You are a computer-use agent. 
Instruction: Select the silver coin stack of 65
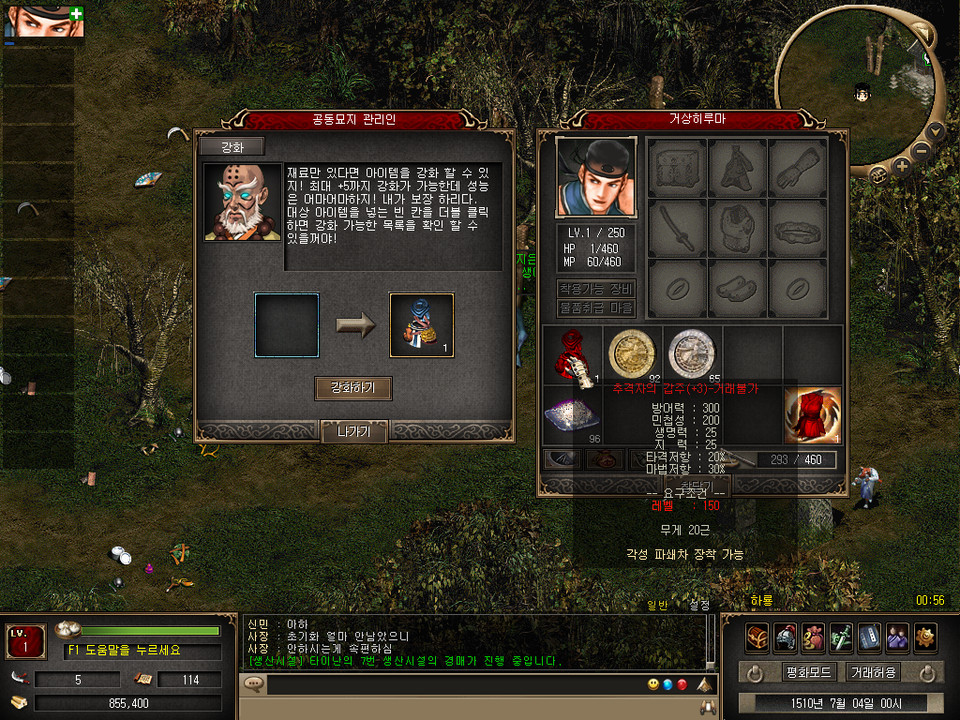tap(692, 352)
